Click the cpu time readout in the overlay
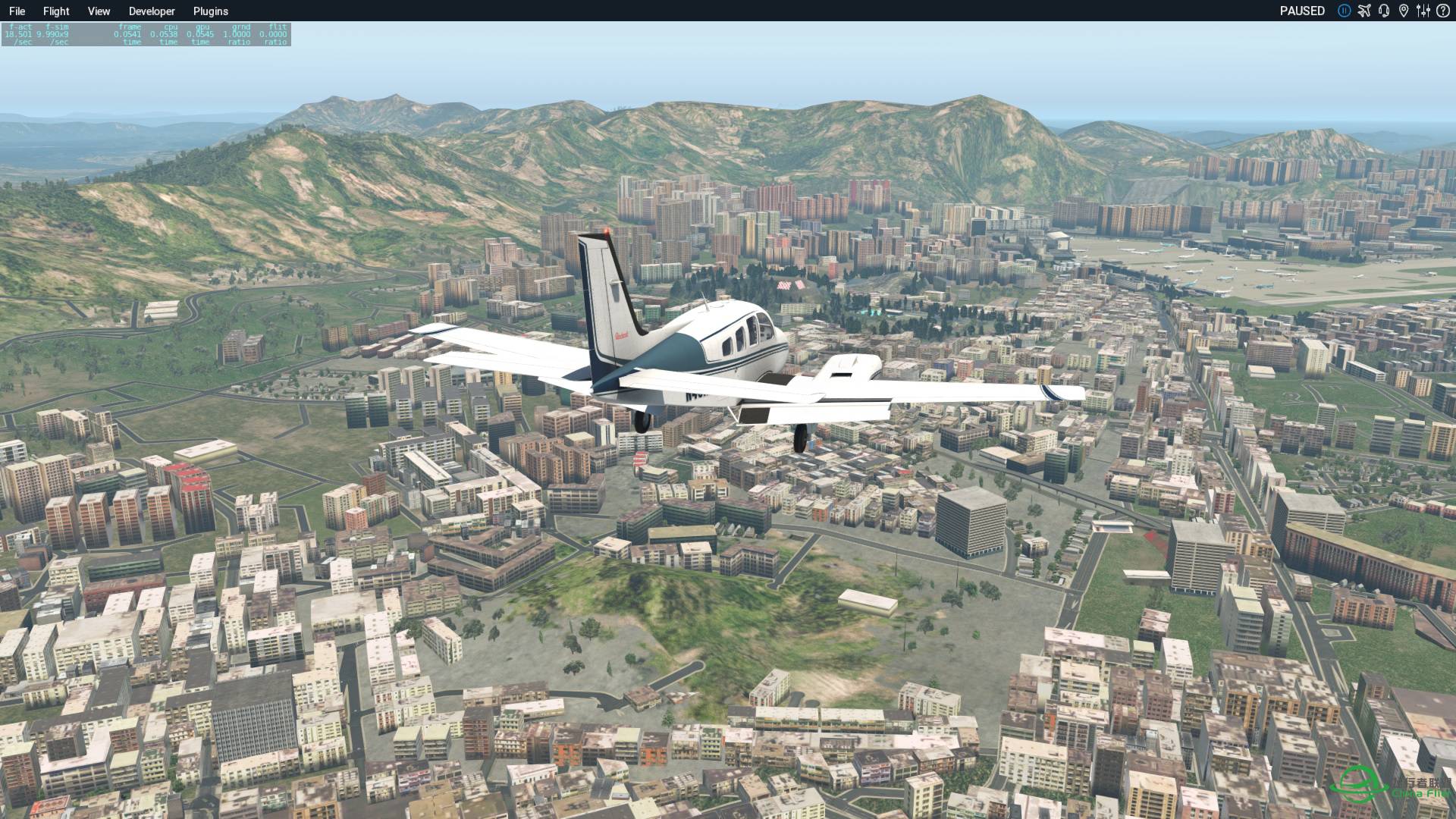Viewport: 1456px width, 819px height. [165, 33]
